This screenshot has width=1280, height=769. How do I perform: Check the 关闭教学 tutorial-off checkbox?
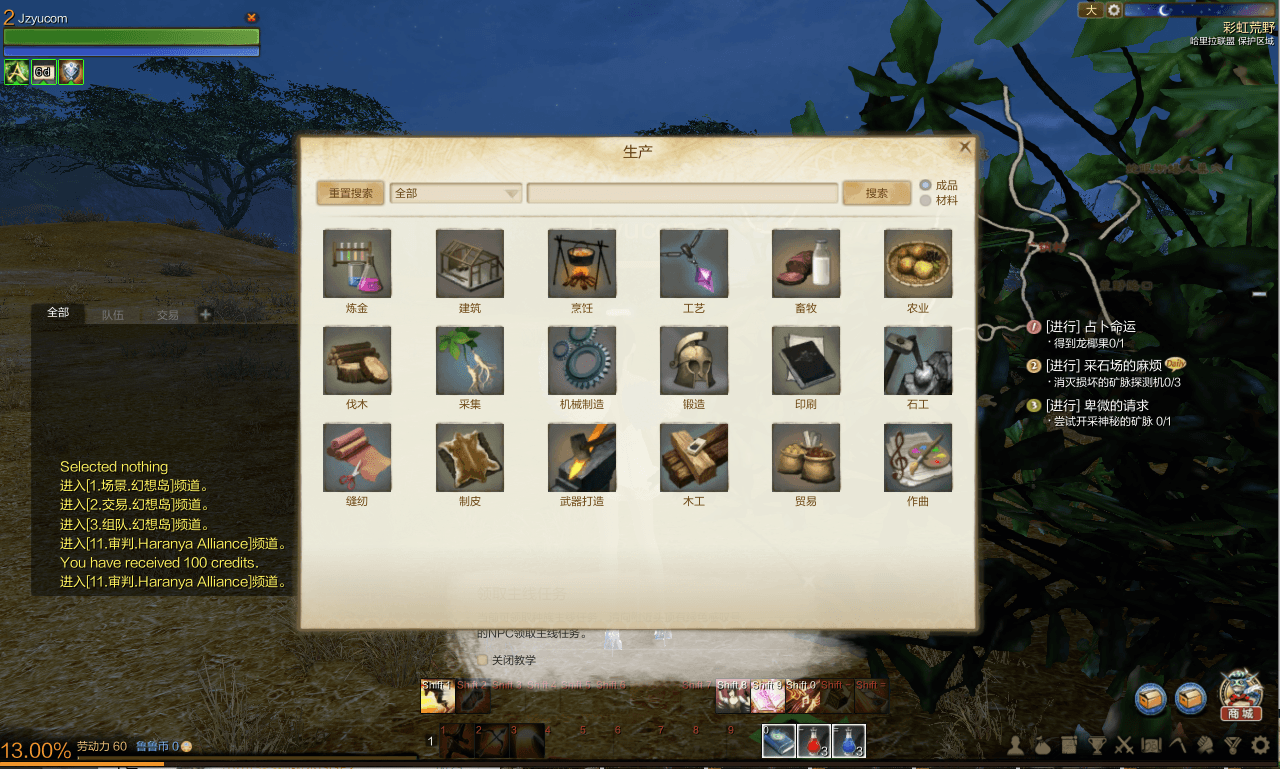click(x=483, y=660)
